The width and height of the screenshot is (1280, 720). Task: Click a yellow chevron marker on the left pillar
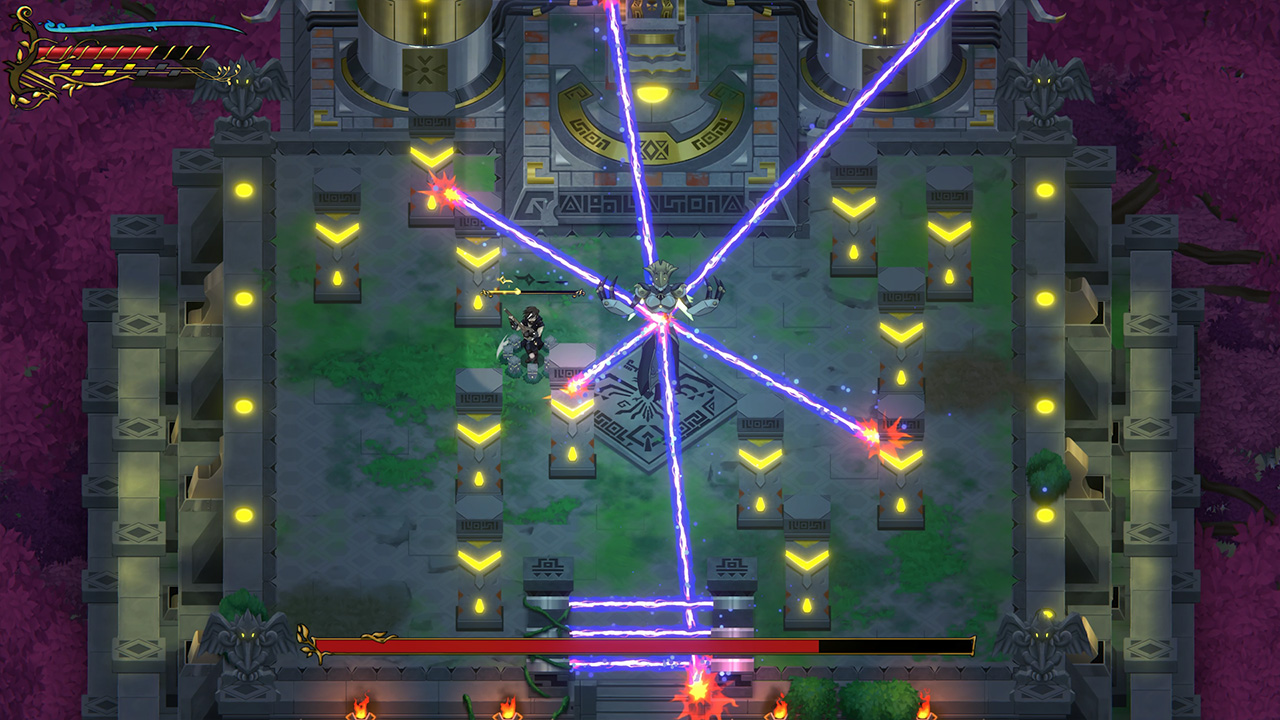pyautogui.click(x=336, y=230)
